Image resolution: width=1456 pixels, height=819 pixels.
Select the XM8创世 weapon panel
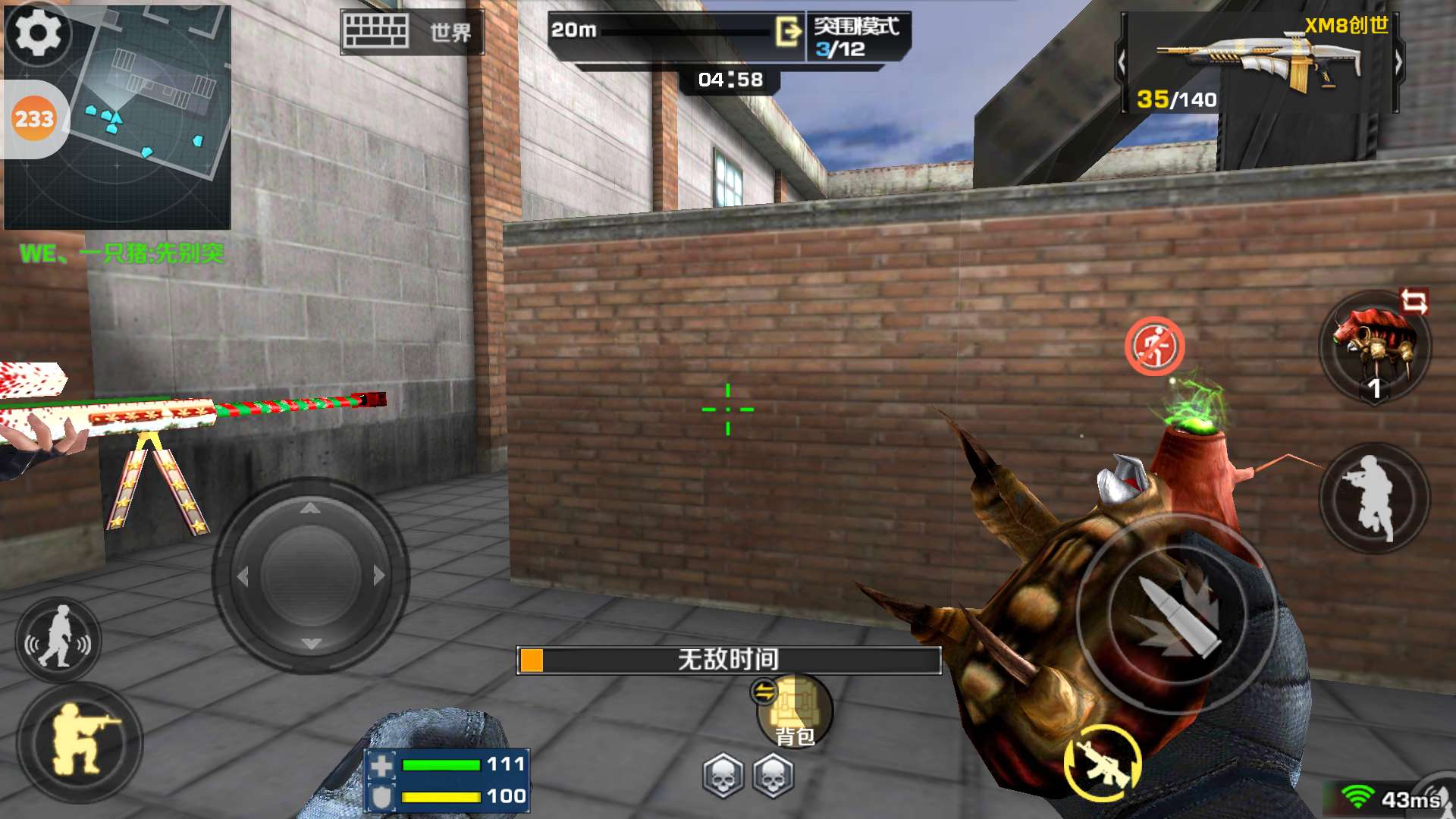coord(1259,64)
